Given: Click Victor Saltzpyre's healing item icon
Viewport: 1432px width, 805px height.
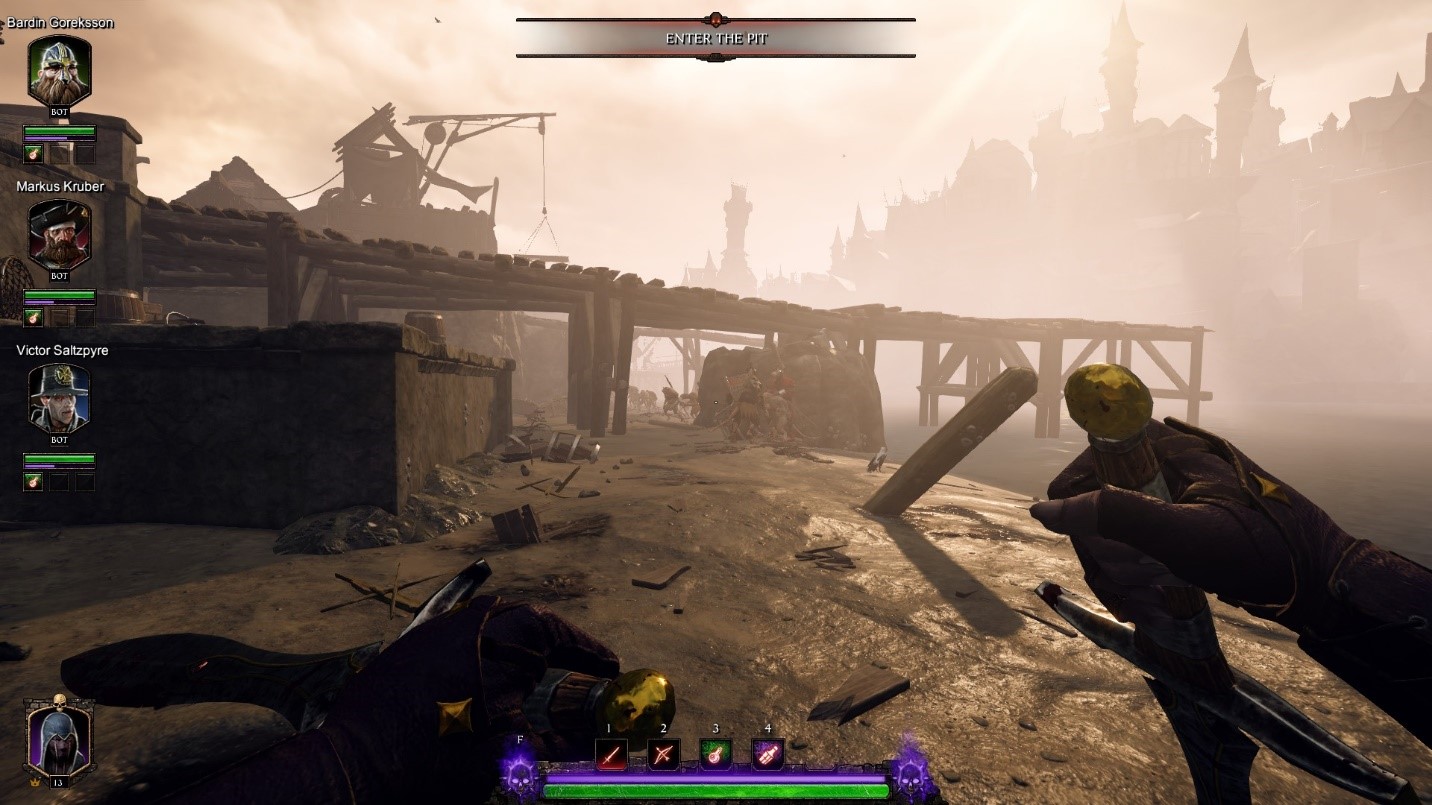Looking at the screenshot, I should point(33,481).
